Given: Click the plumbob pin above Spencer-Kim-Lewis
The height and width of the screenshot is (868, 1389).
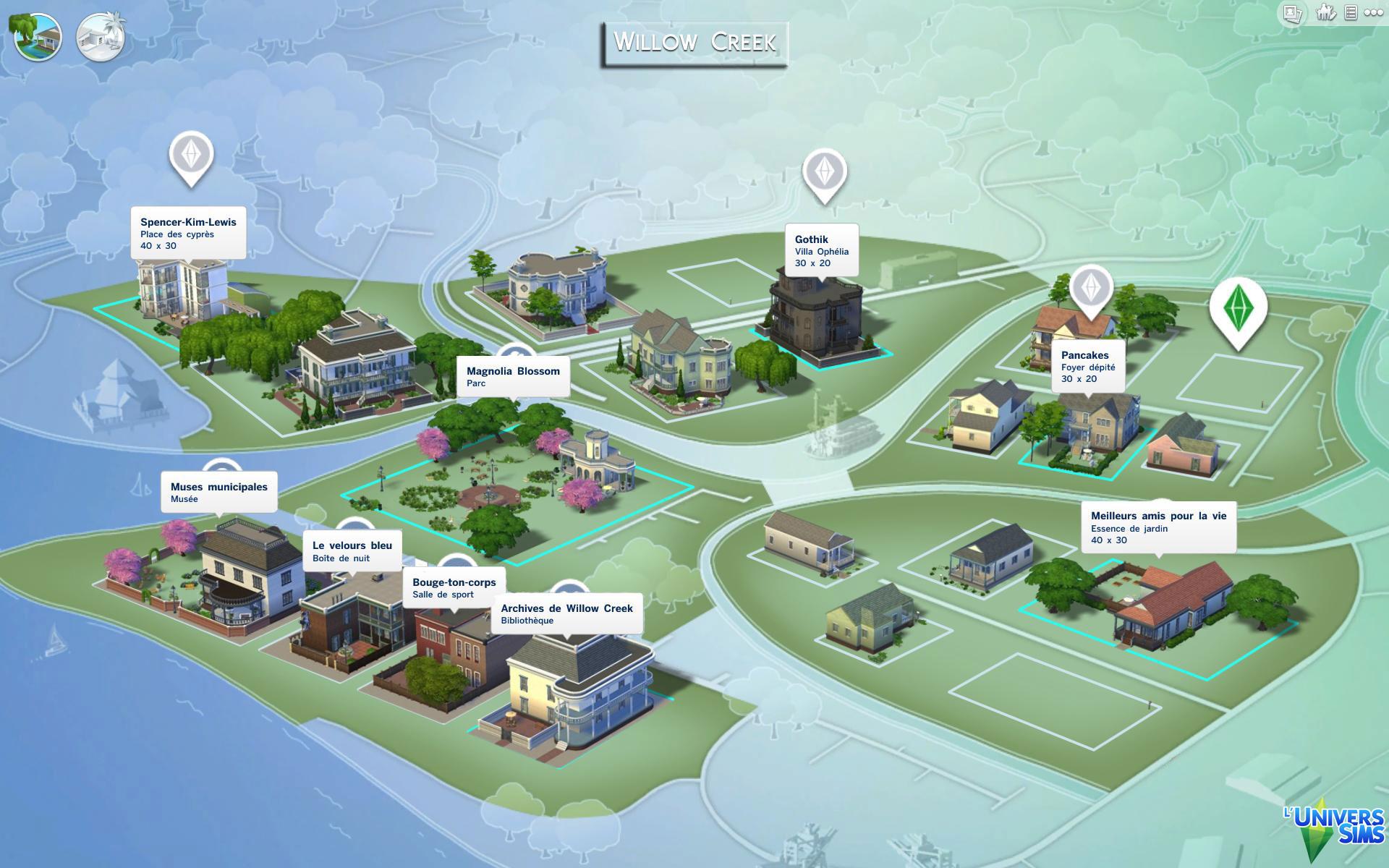Looking at the screenshot, I should tap(191, 155).
